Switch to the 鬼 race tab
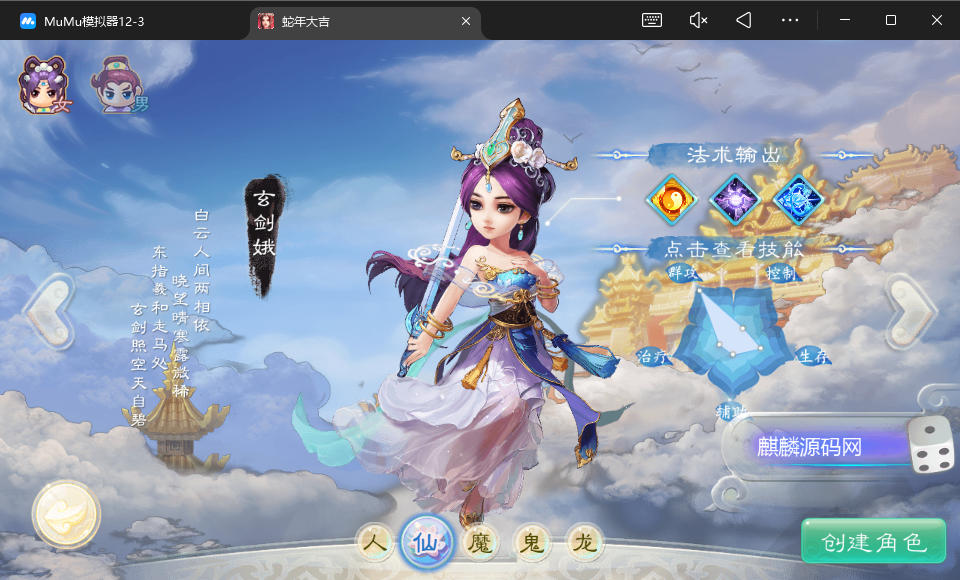 pyautogui.click(x=532, y=543)
